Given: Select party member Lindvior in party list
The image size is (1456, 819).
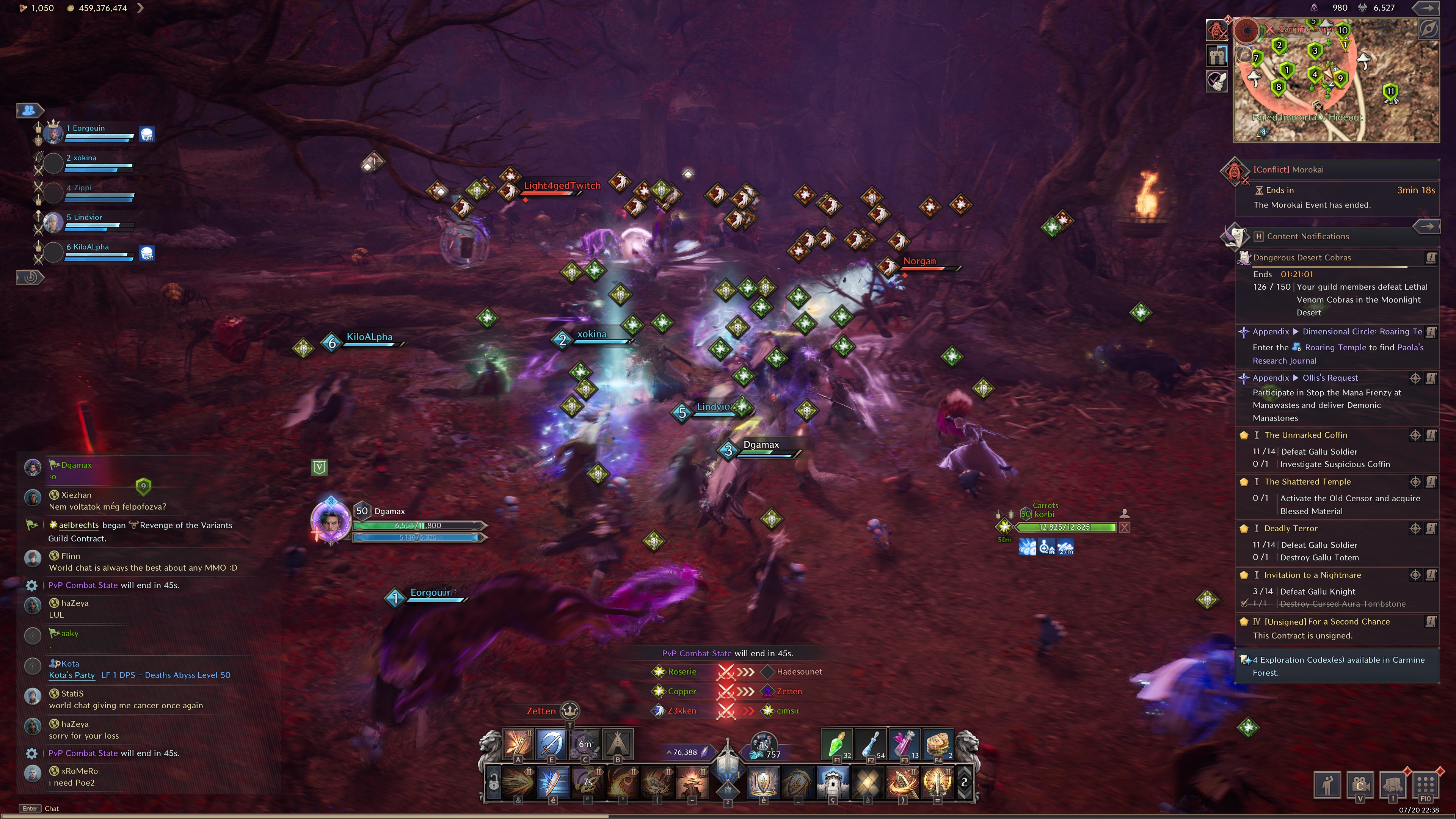Looking at the screenshot, I should pyautogui.click(x=88, y=218).
